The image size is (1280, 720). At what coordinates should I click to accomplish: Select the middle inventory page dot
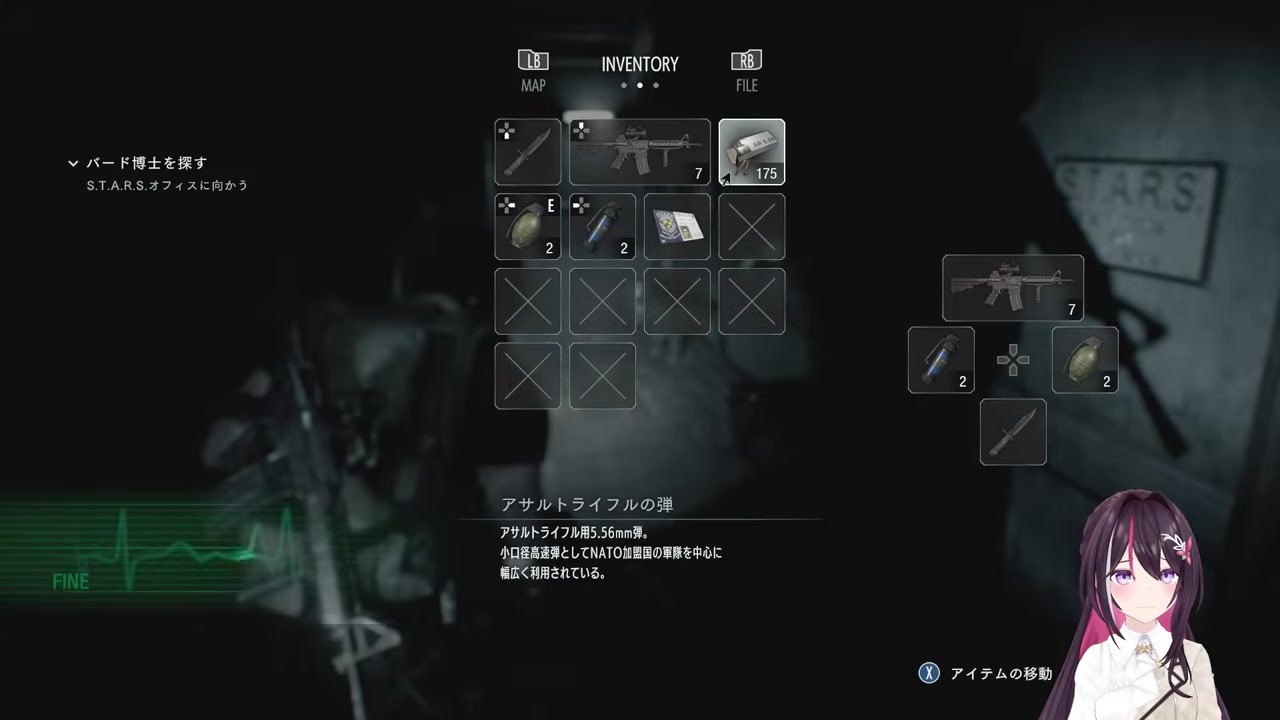(x=639, y=86)
